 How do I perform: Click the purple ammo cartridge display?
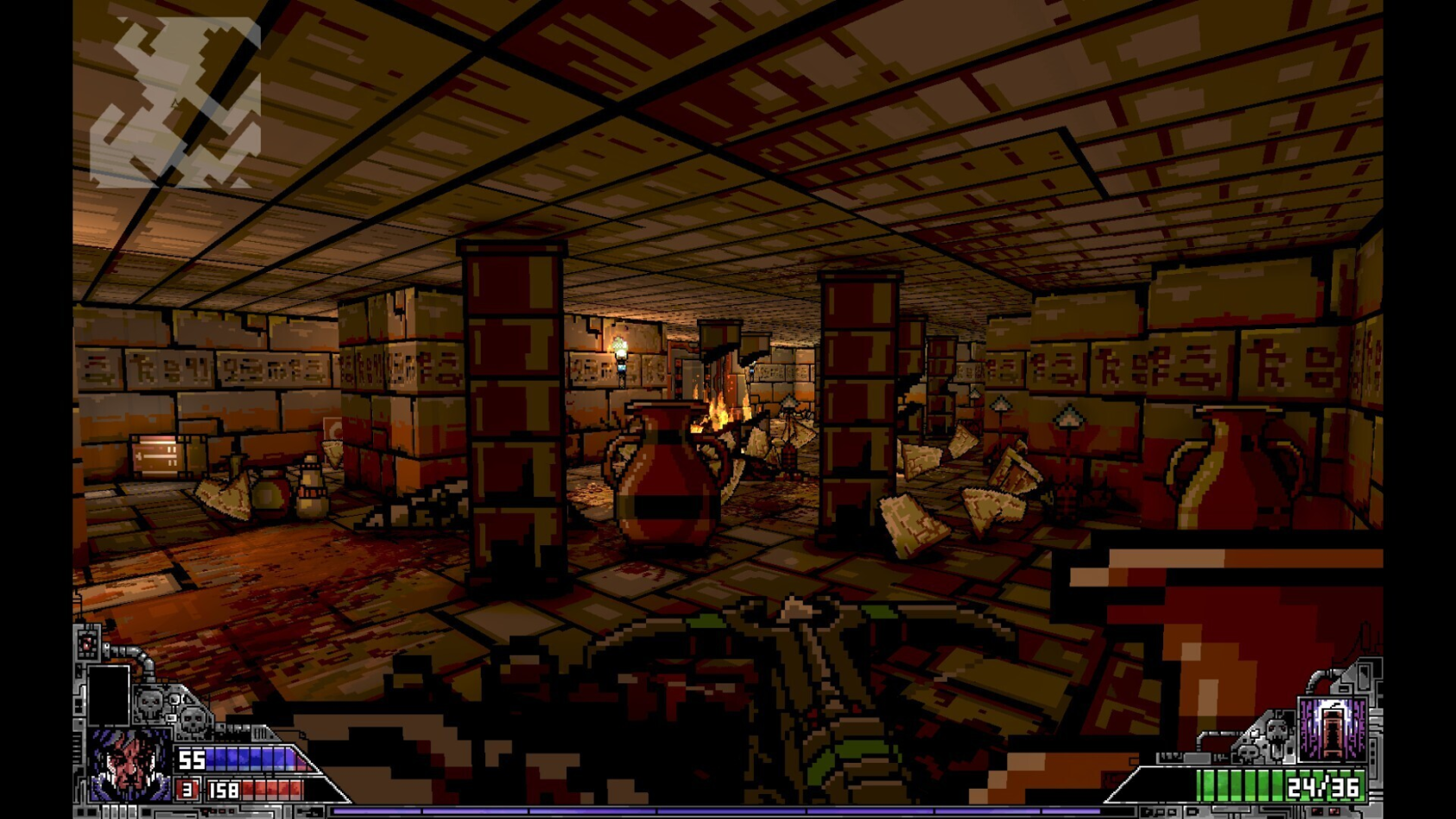pyautogui.click(x=1333, y=730)
